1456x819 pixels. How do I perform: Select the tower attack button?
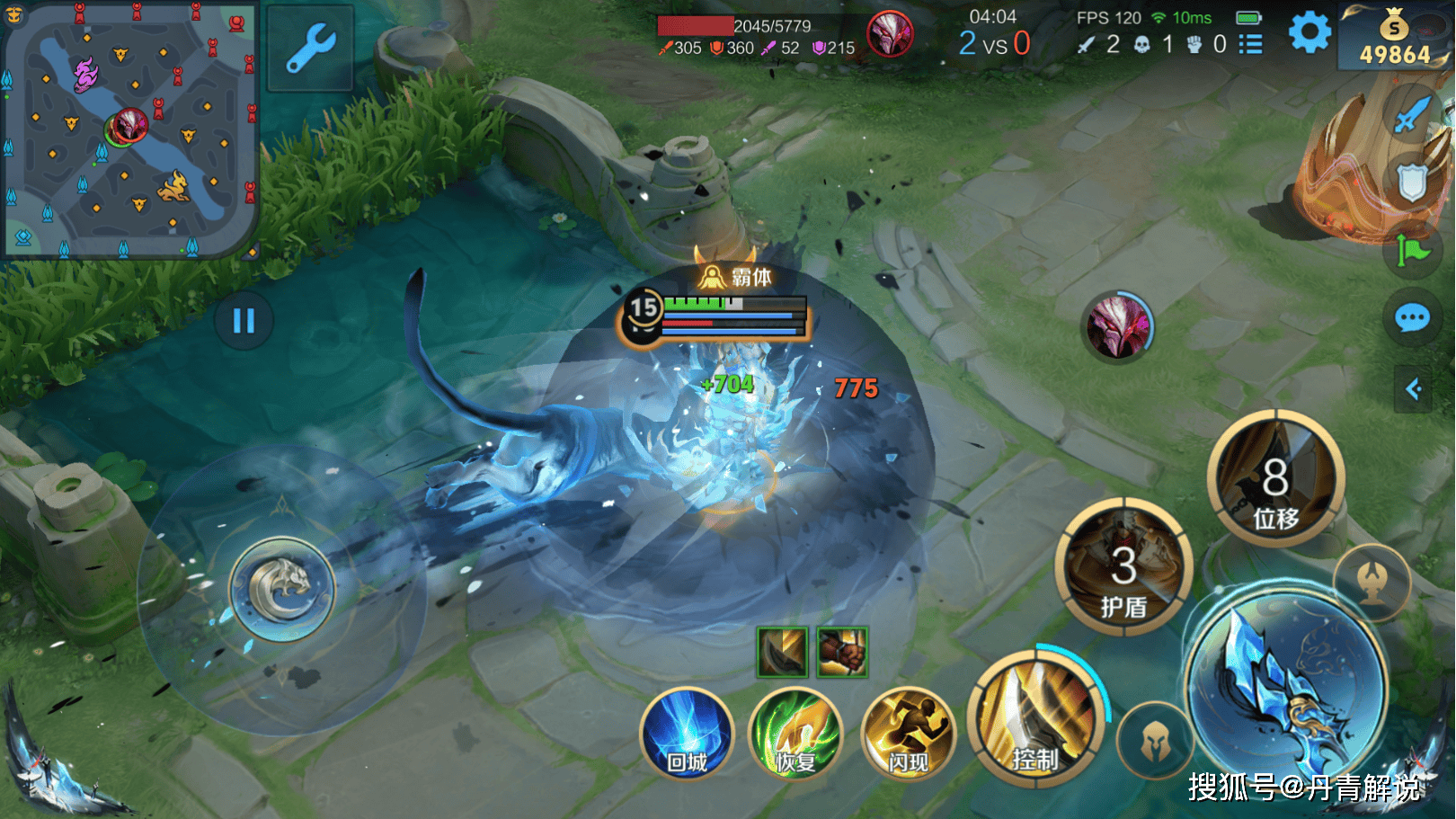coord(1372,582)
